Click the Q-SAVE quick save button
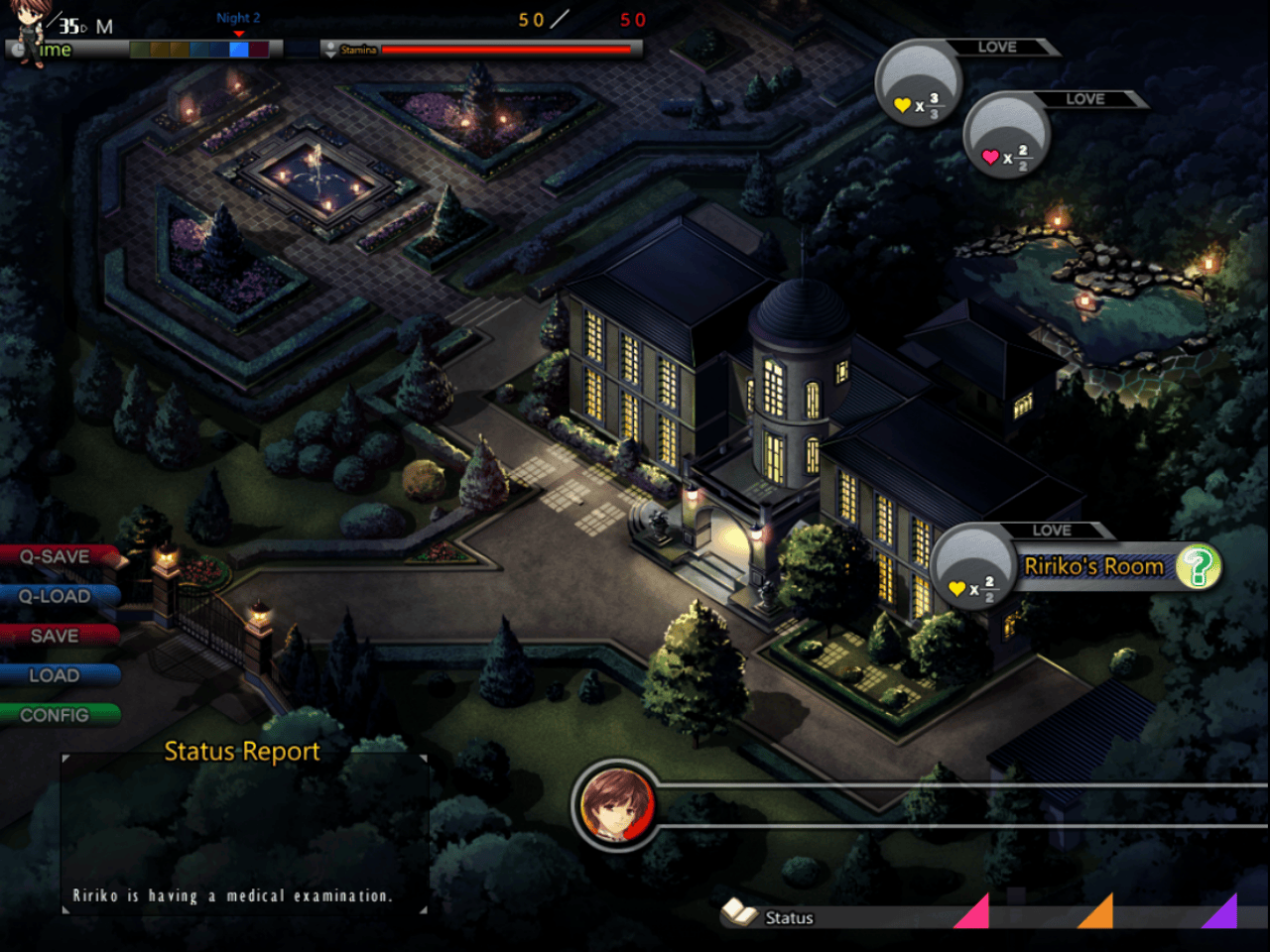 (x=56, y=557)
